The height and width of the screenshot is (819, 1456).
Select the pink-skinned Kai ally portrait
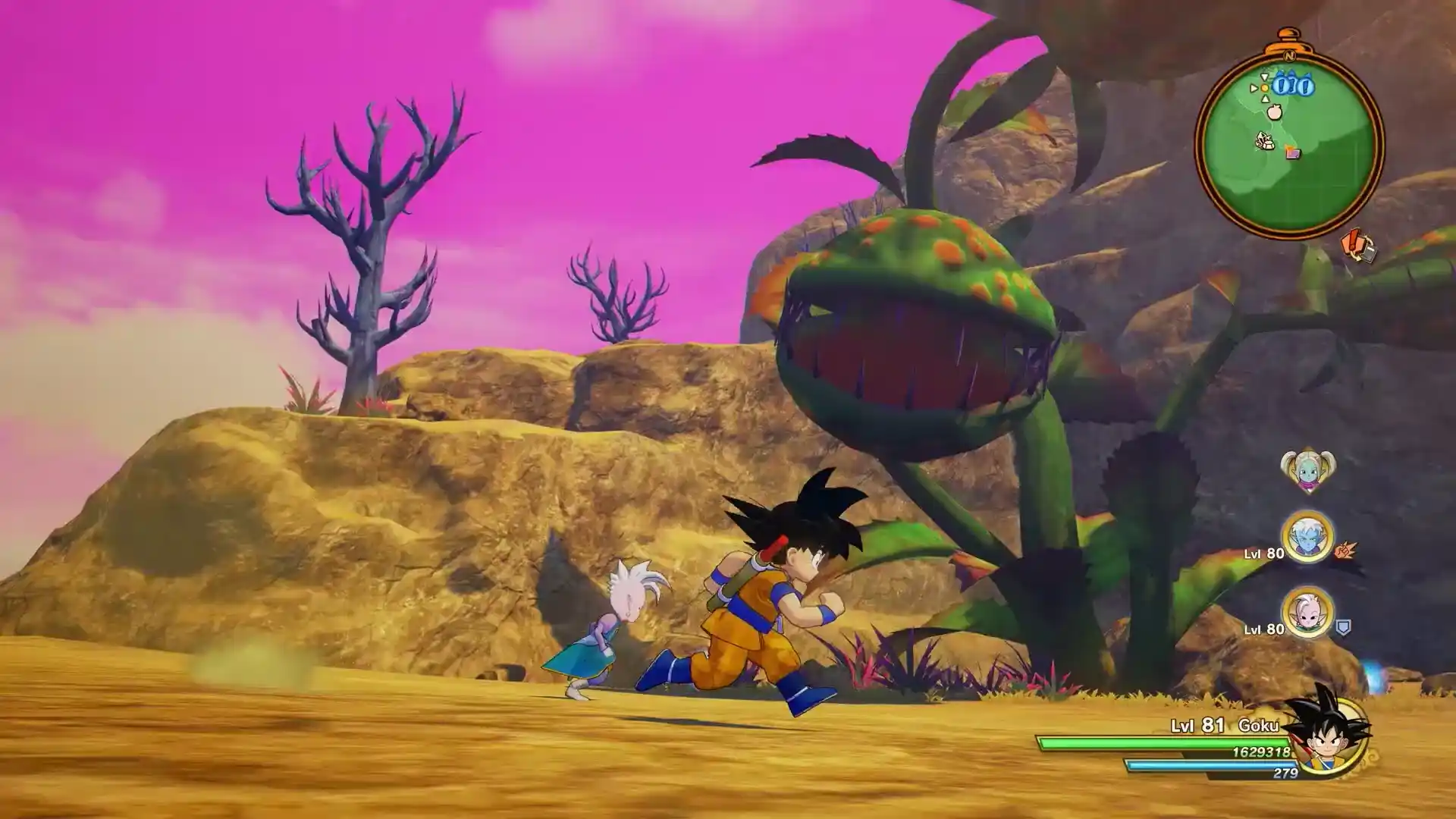pos(1307,613)
